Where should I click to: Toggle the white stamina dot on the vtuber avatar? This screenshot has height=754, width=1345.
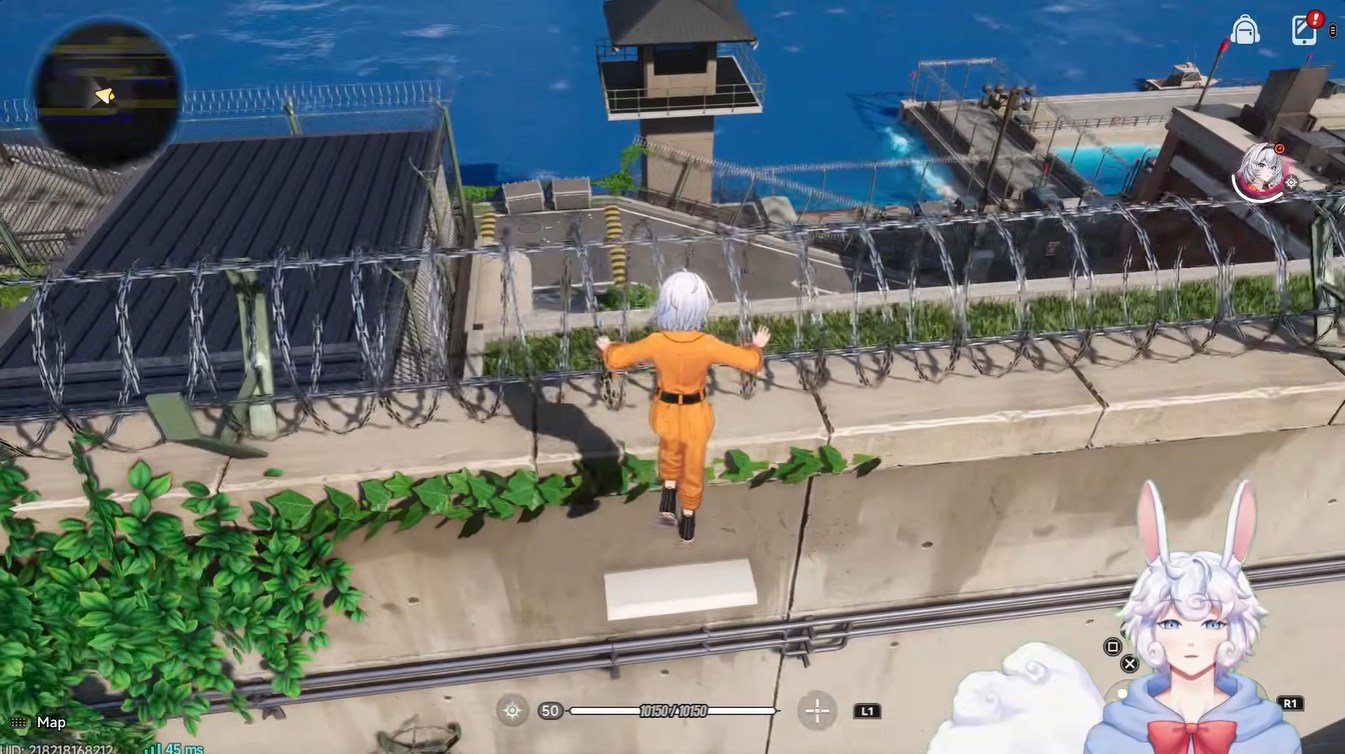click(1122, 694)
